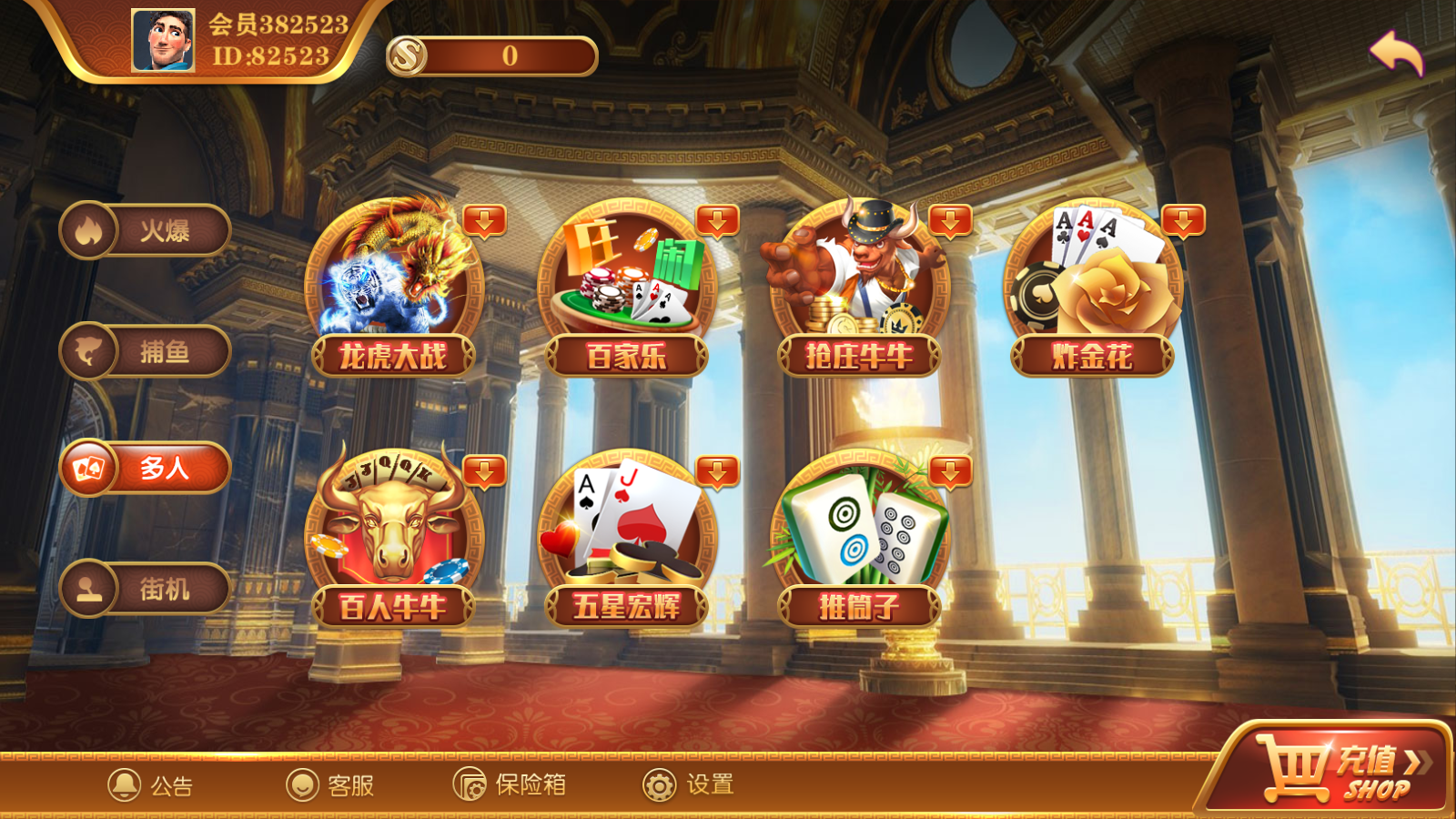This screenshot has width=1456, height=819.
Task: Open the 客服 customer service icon
Action: [x=328, y=785]
